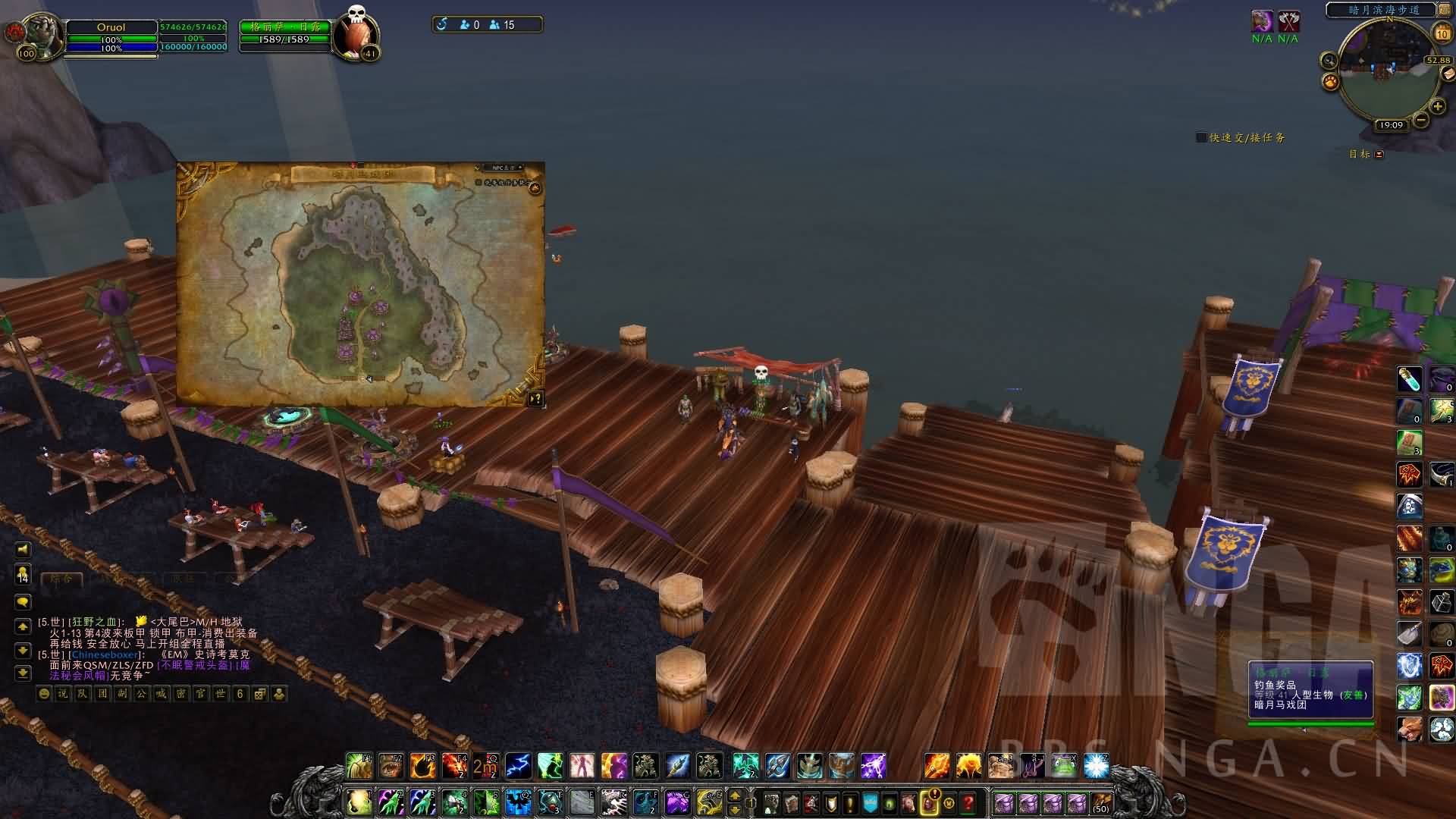Open the friends list icon showing 14

click(23, 574)
